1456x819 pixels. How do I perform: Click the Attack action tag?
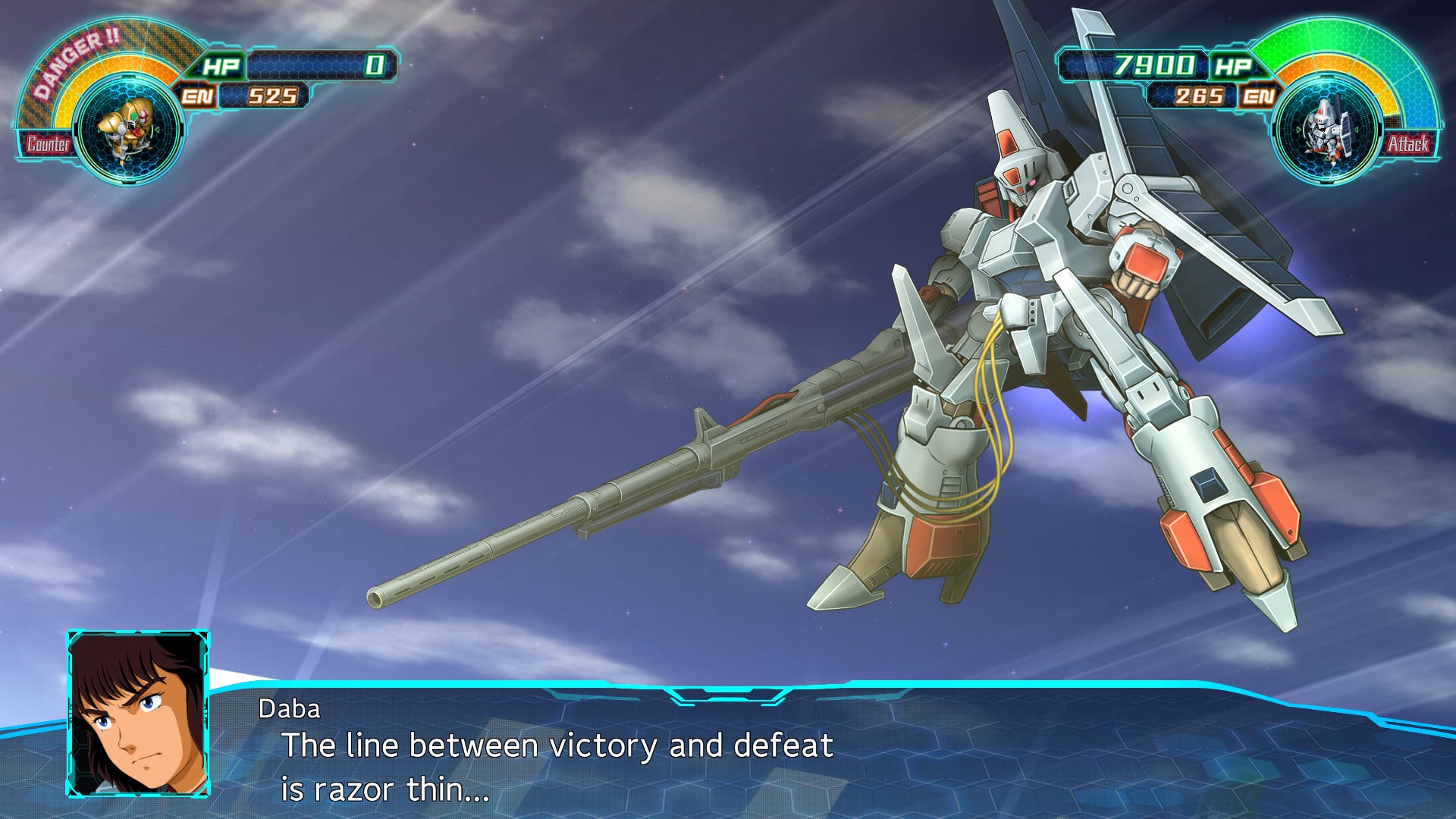(x=1408, y=144)
